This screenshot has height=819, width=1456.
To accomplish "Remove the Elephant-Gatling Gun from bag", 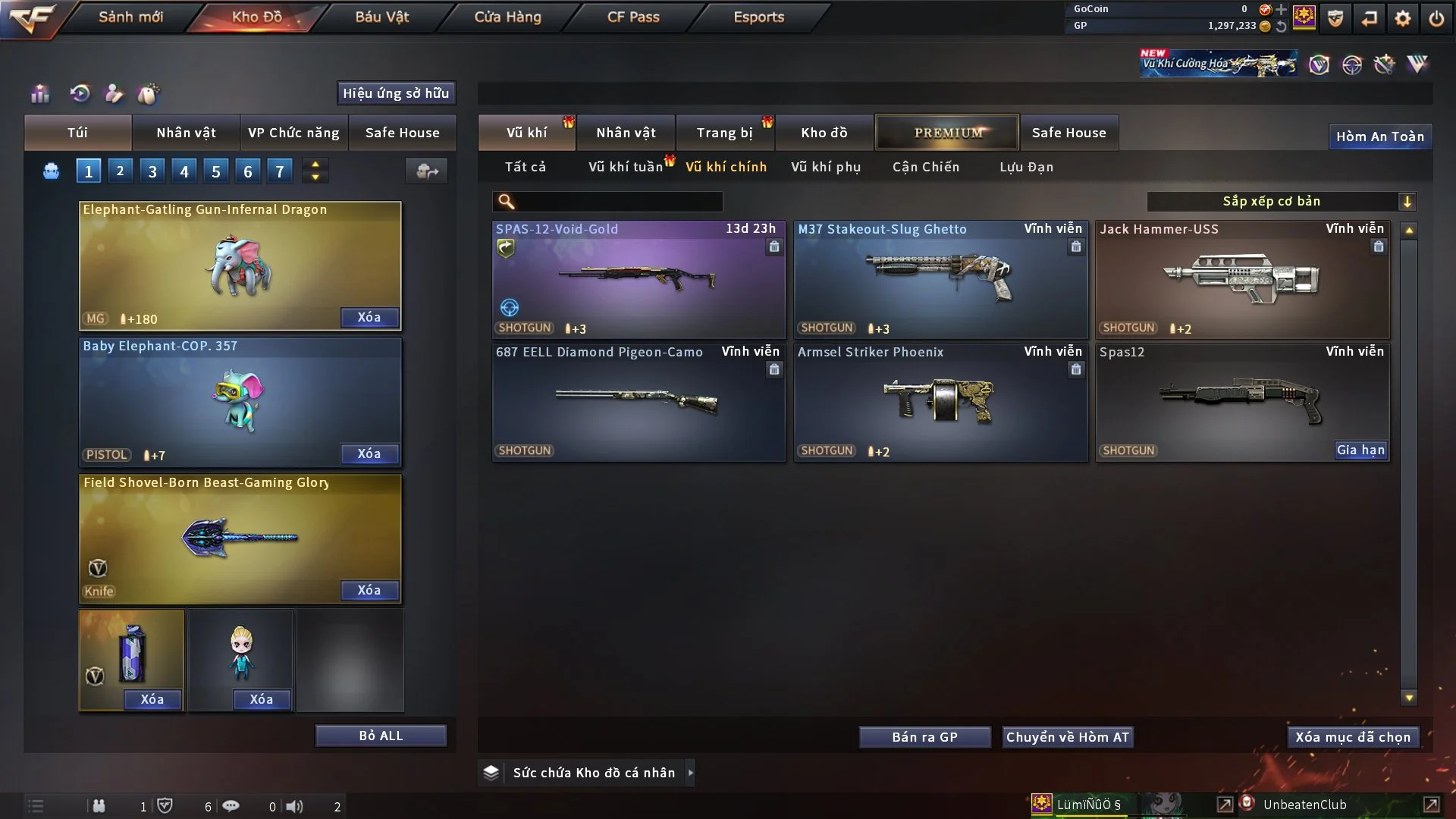I will 369,317.
